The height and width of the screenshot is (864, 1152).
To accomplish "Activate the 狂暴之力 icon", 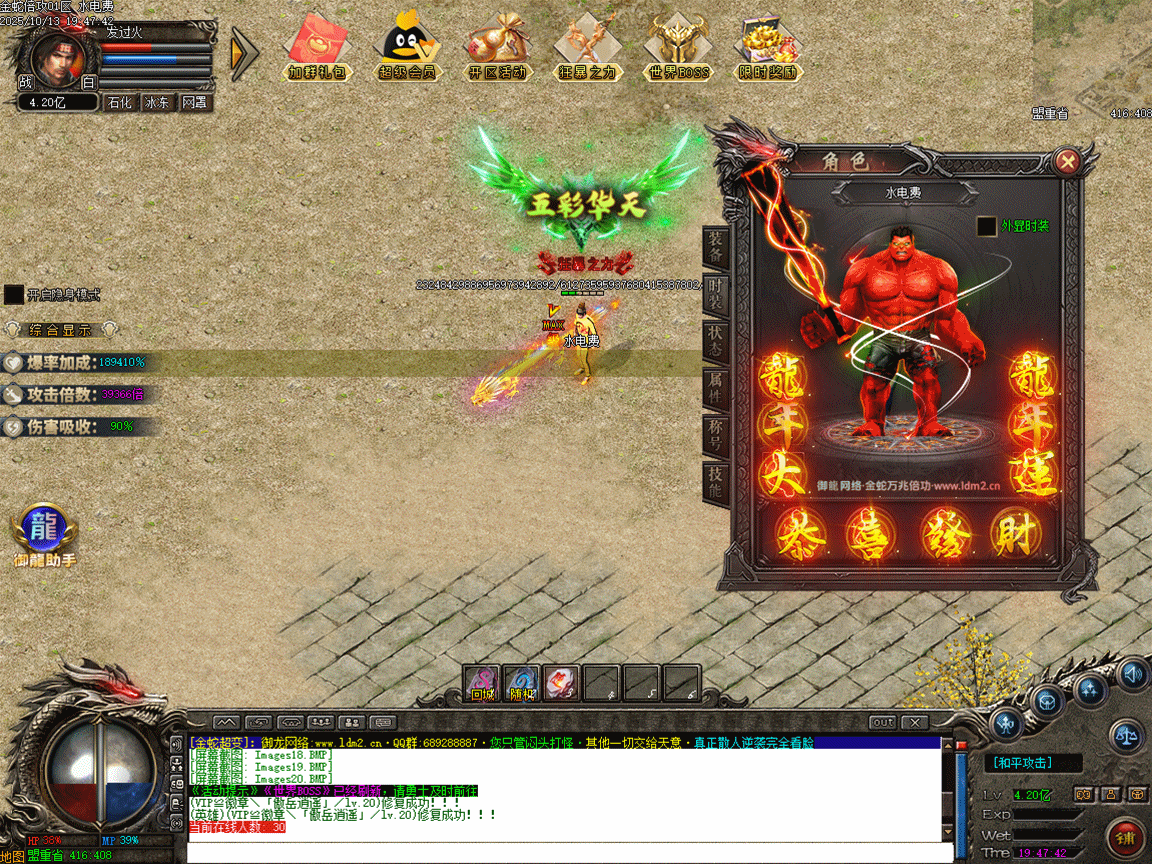I will (587, 46).
